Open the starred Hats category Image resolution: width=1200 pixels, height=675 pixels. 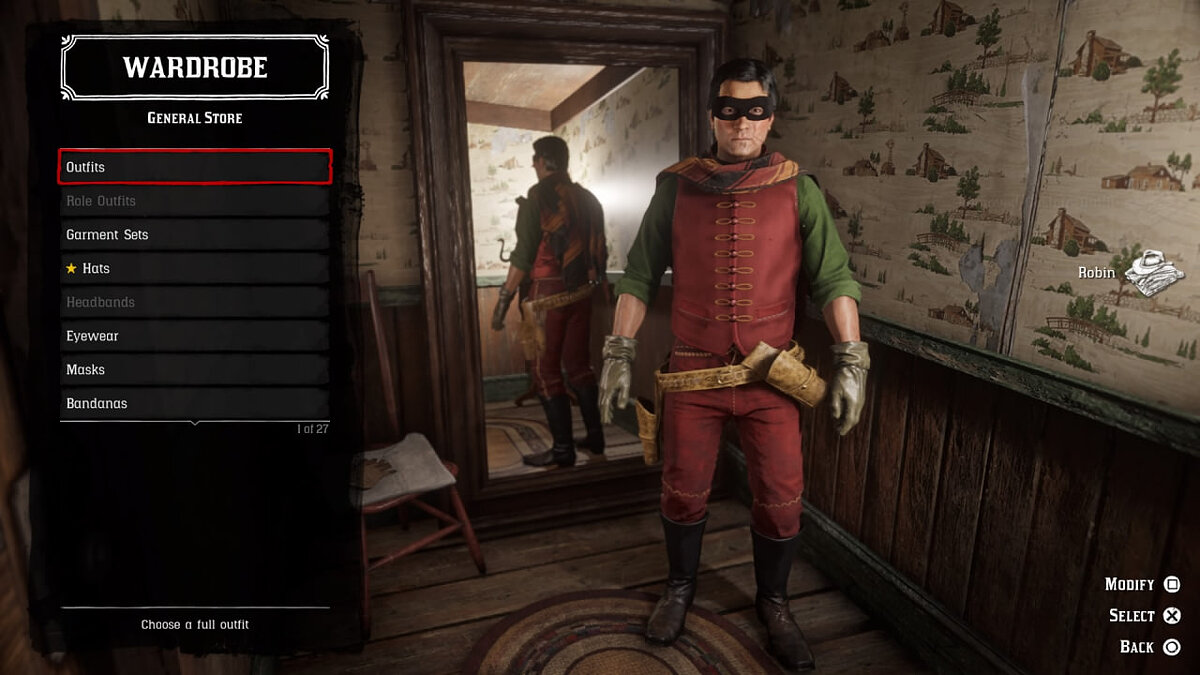click(195, 268)
